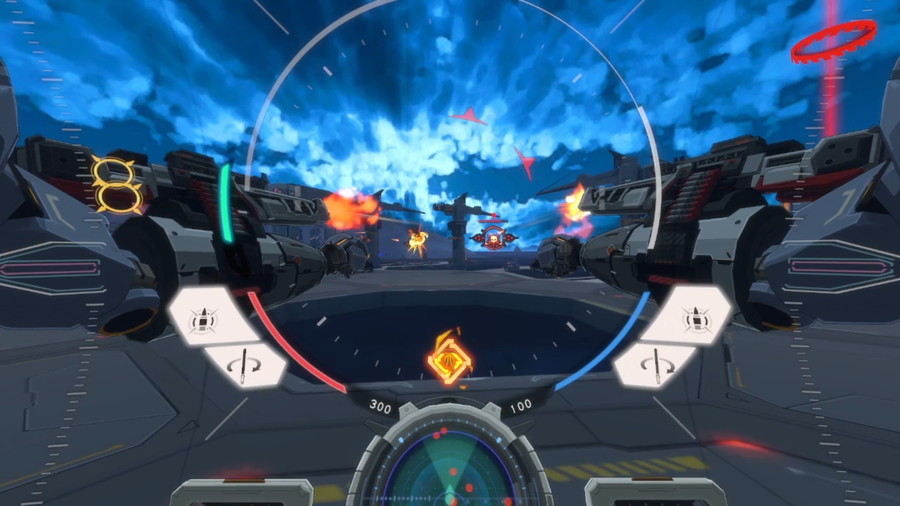
Task: Activate the spinning blade icon beside the blue gauge
Action: [656, 365]
